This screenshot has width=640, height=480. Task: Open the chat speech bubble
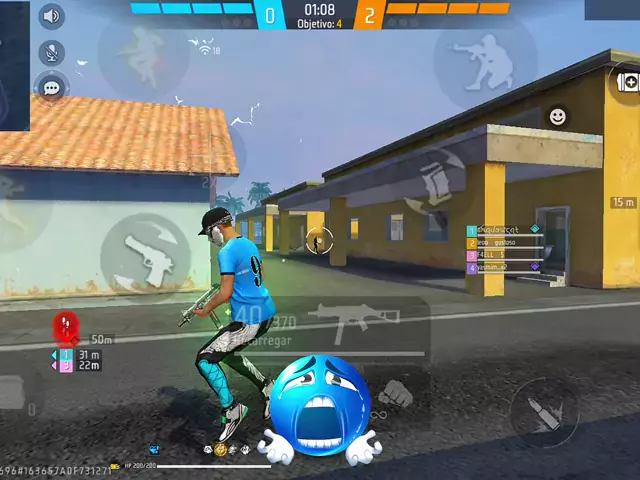[x=50, y=88]
